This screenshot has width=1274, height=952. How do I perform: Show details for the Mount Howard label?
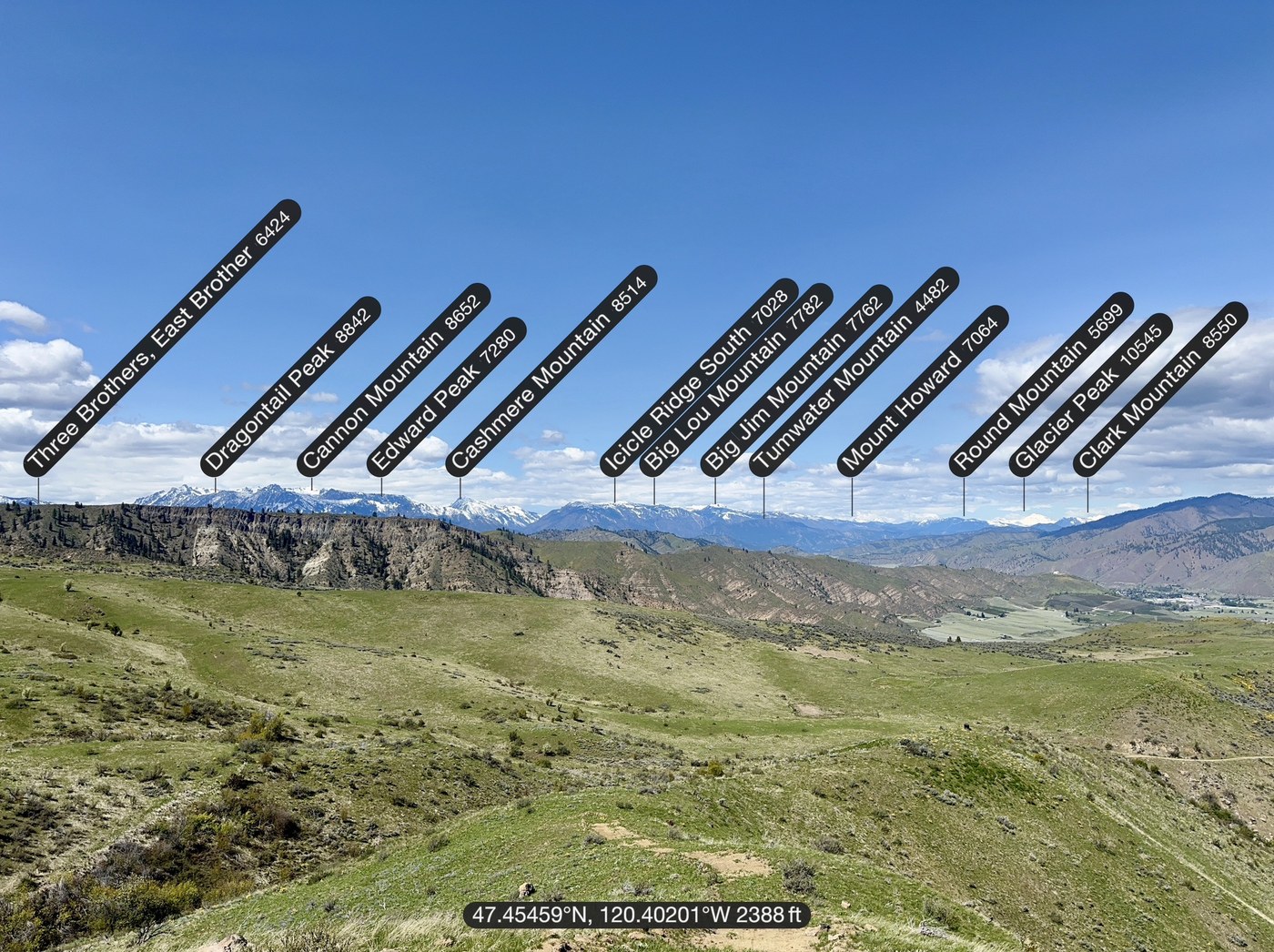click(923, 390)
